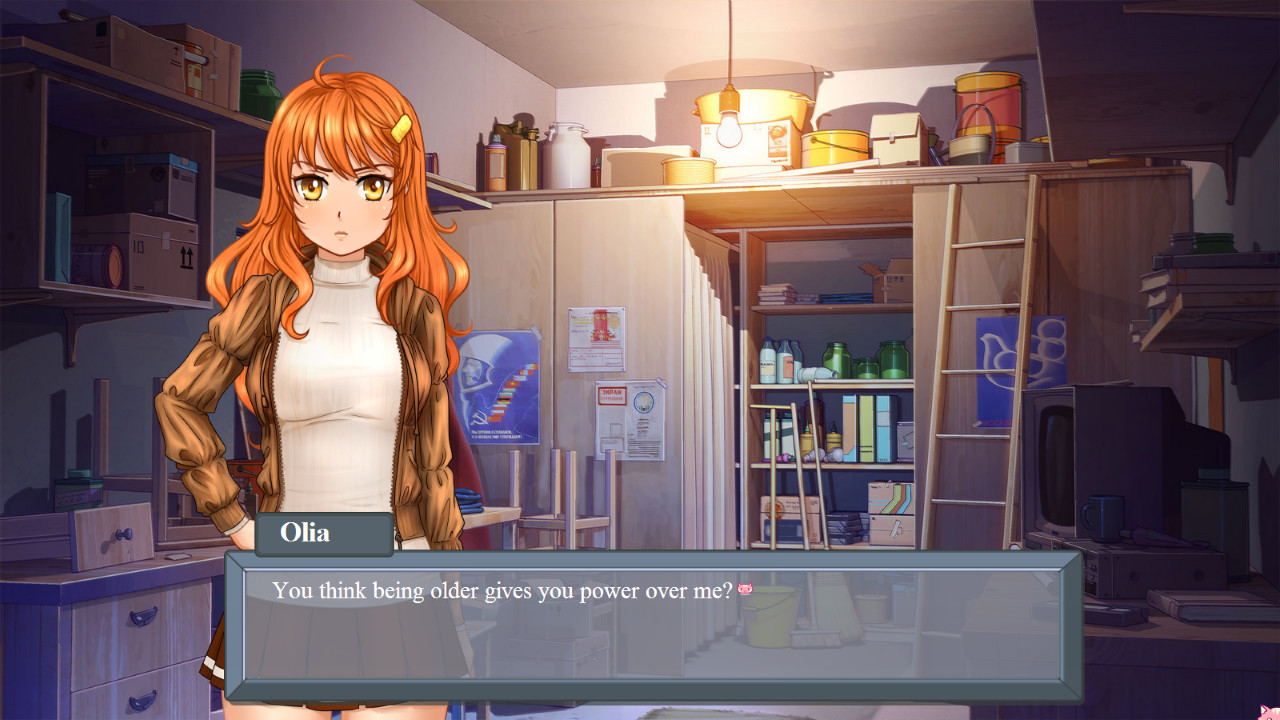Click the pink cat continue indicator
The height and width of the screenshot is (720, 1280).
[745, 590]
